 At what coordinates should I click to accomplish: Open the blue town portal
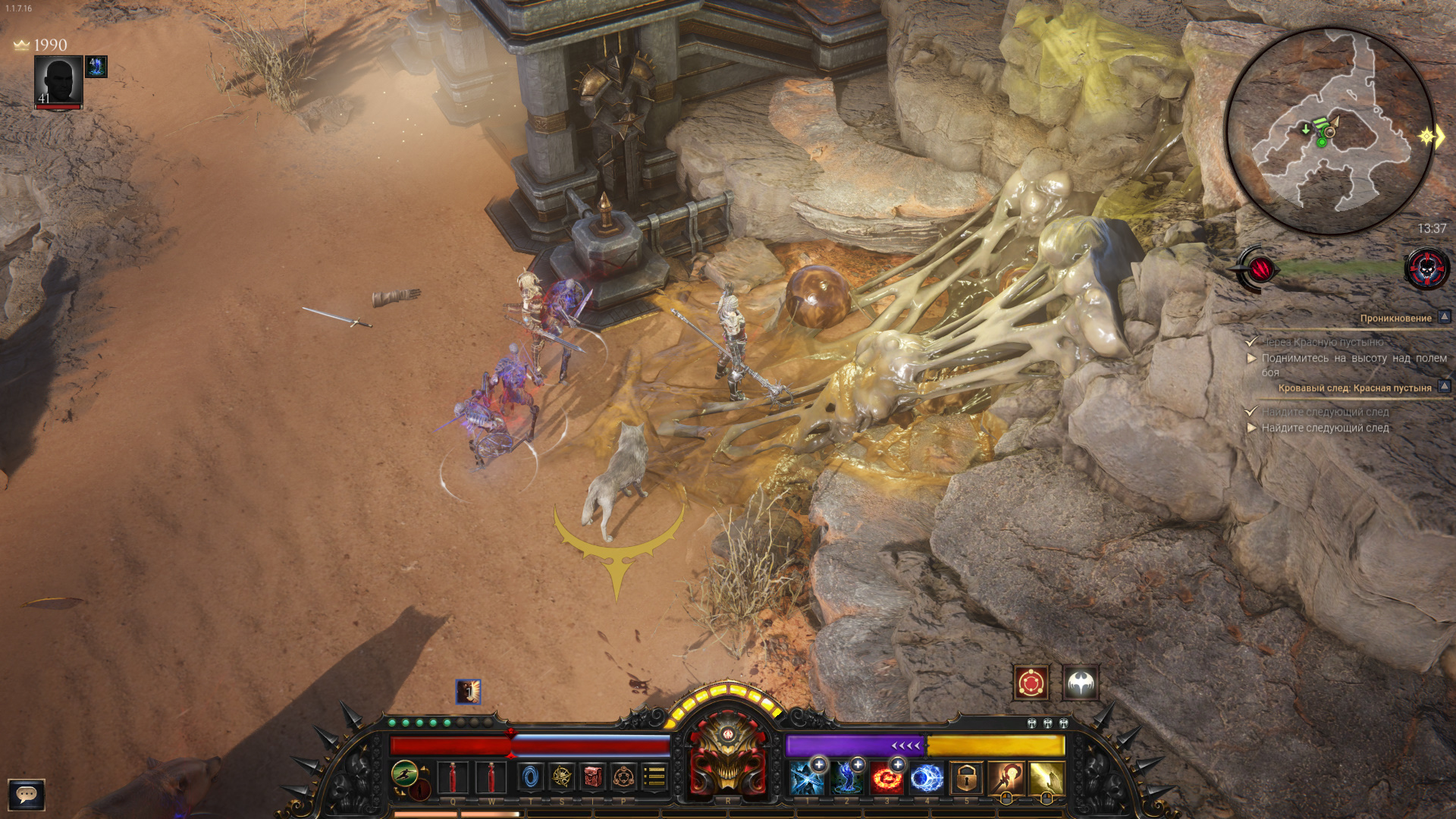click(531, 777)
